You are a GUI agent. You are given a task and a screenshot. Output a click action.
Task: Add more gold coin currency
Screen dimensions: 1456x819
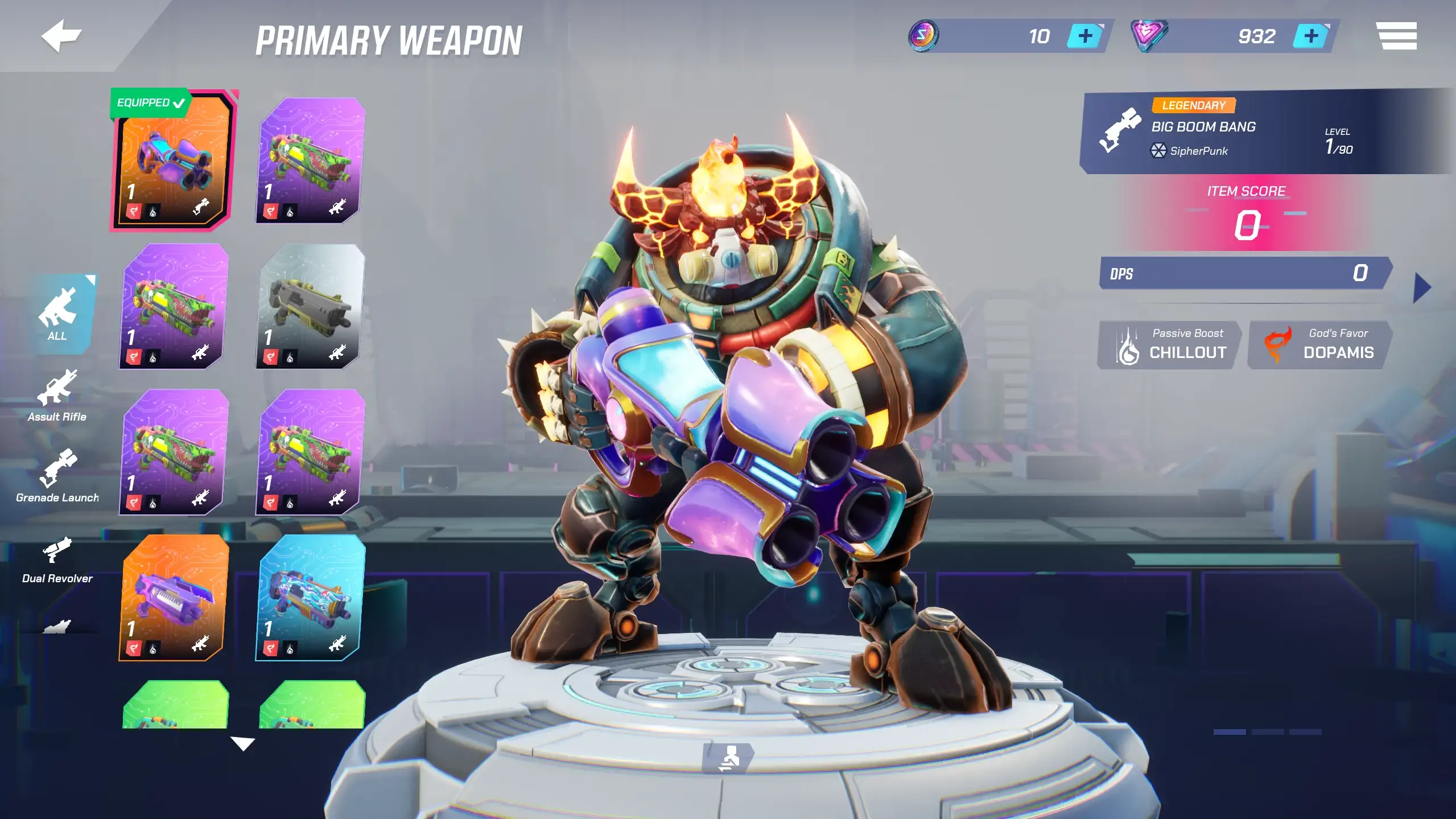tap(1084, 36)
